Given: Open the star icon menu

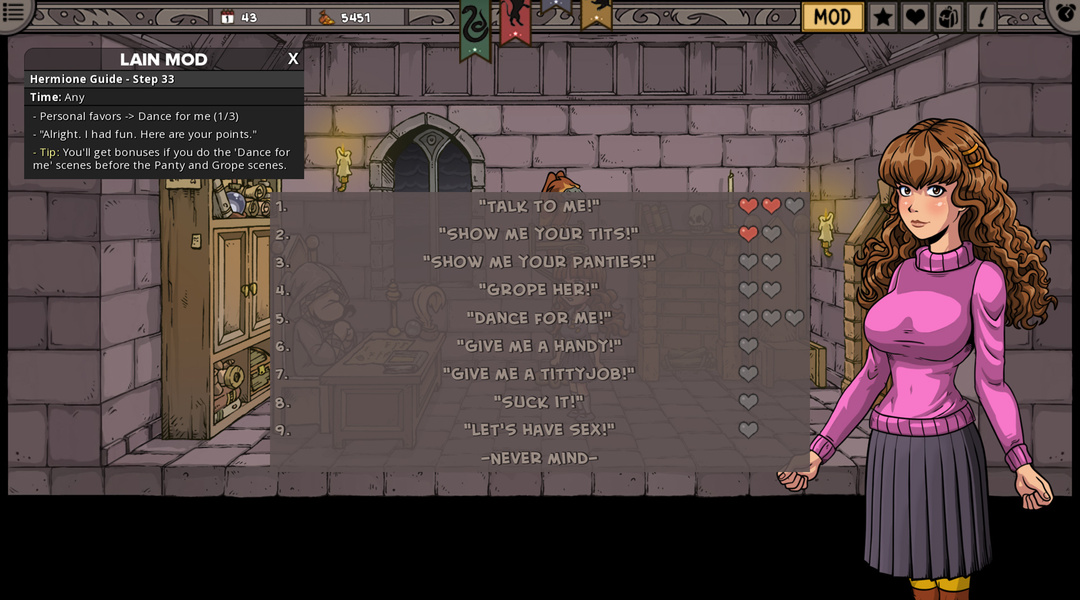Looking at the screenshot, I should (x=882, y=17).
